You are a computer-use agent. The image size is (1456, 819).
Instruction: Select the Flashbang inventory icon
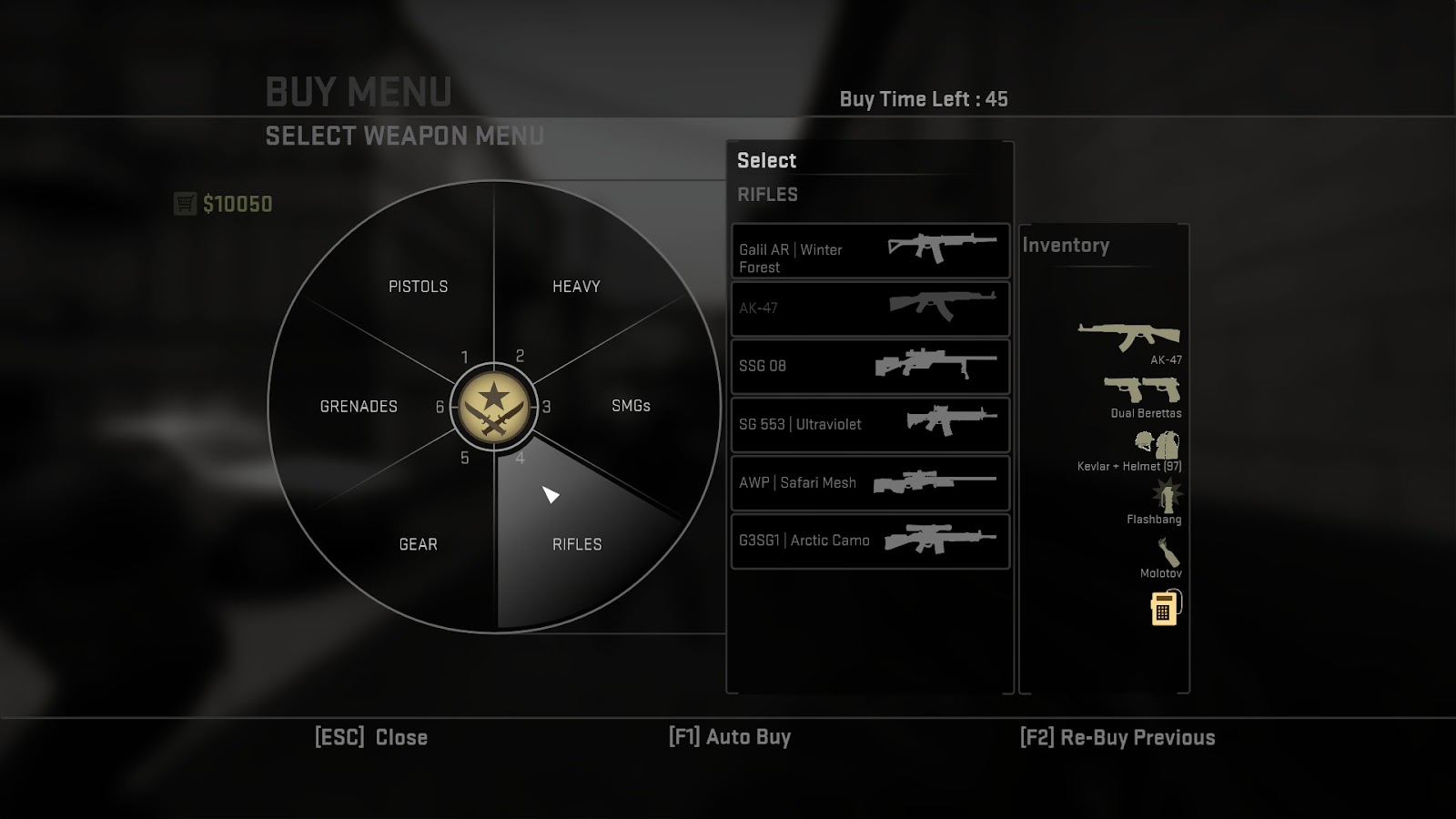click(1167, 497)
